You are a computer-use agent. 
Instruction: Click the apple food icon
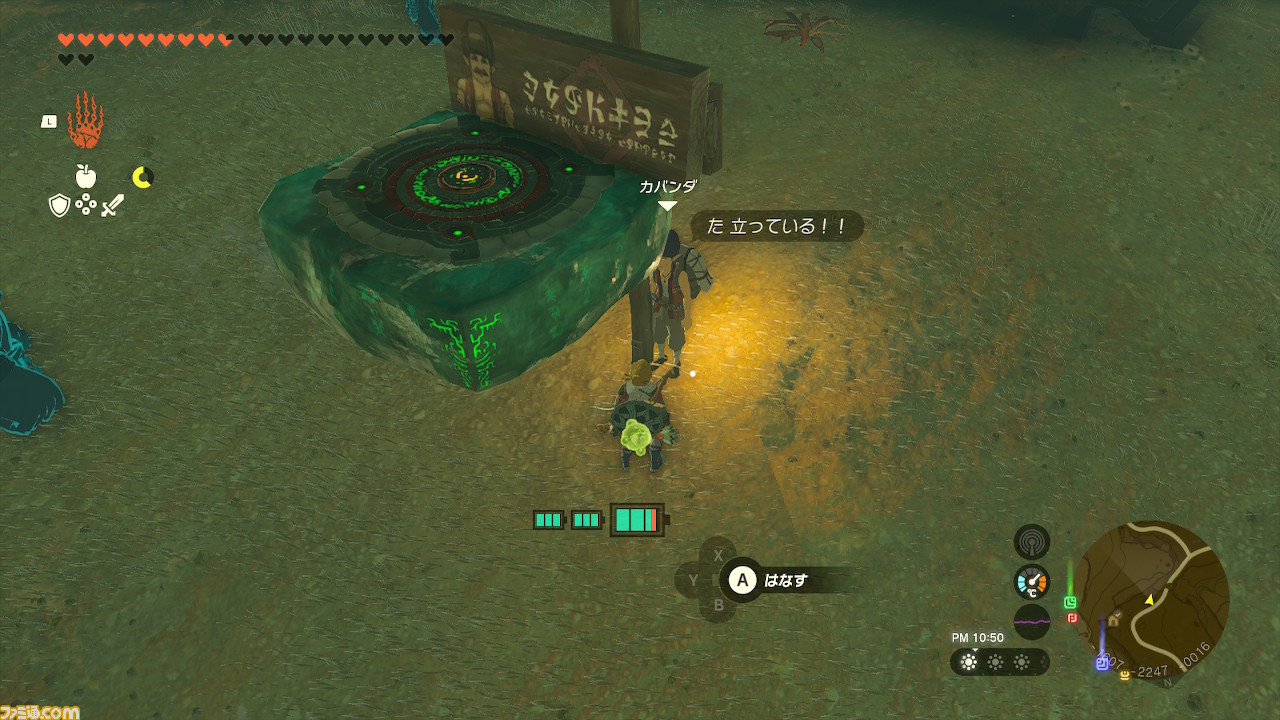(86, 176)
